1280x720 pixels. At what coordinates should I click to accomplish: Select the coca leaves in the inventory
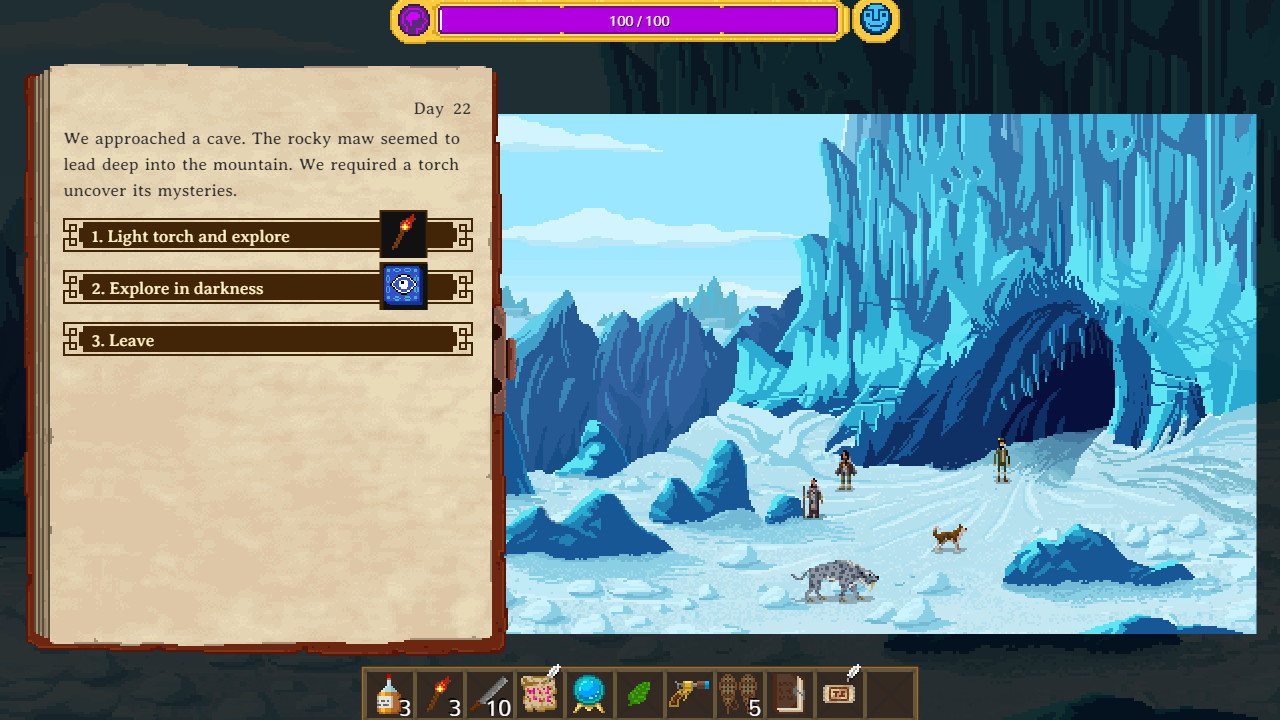click(x=639, y=692)
